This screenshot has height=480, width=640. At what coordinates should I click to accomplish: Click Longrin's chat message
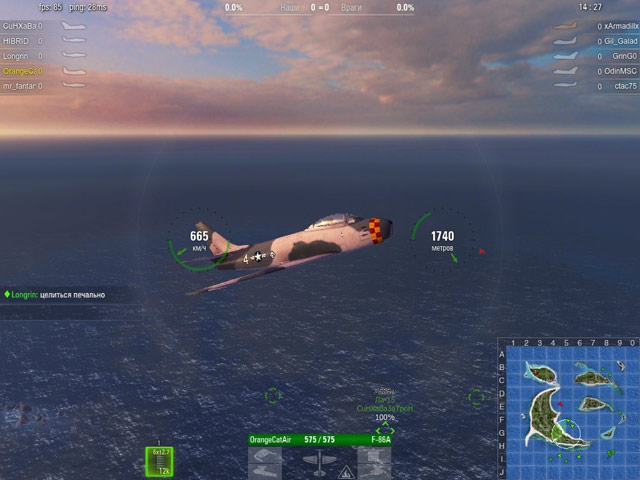pos(59,295)
